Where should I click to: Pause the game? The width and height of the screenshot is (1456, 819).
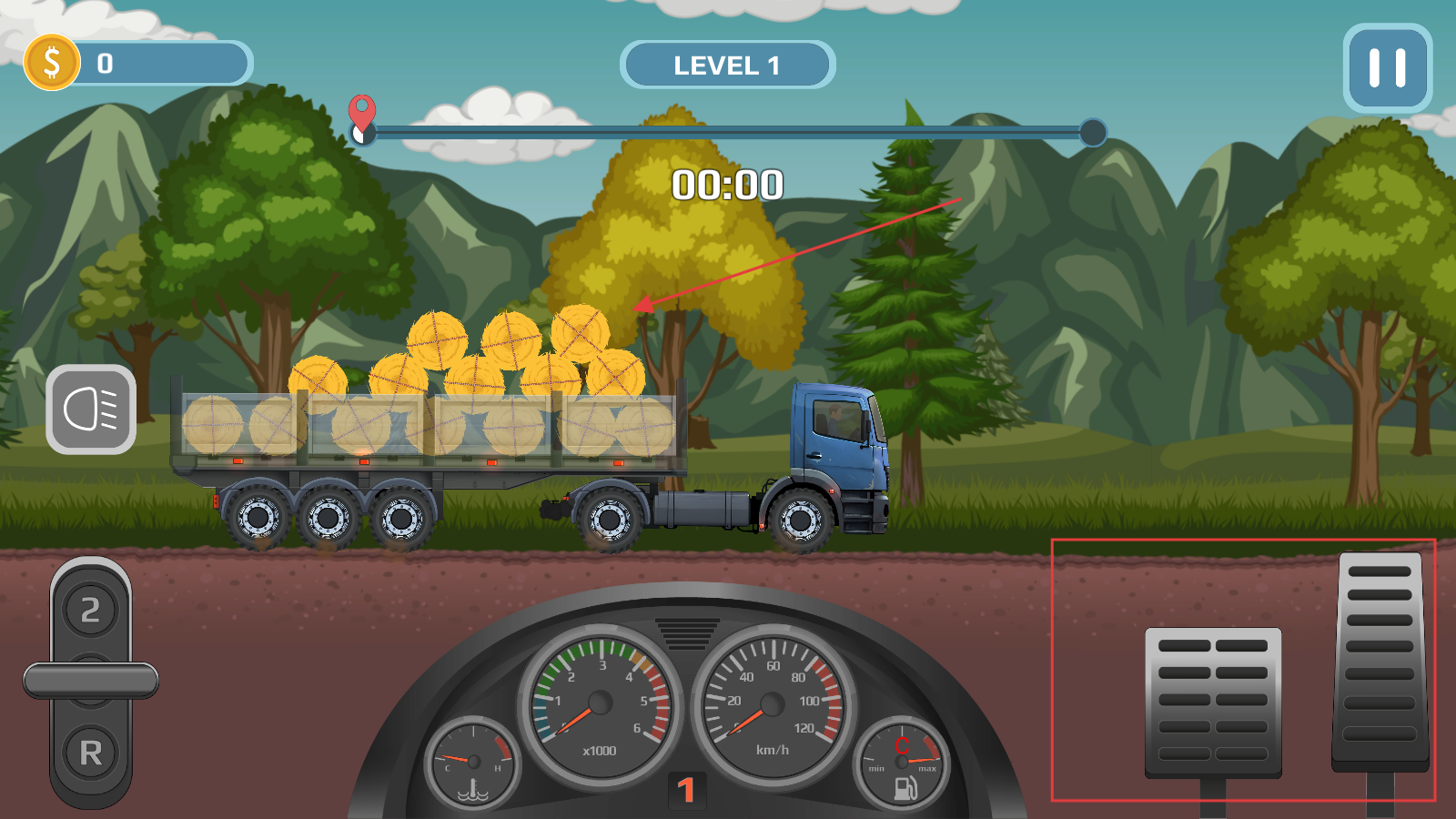coord(1387,68)
